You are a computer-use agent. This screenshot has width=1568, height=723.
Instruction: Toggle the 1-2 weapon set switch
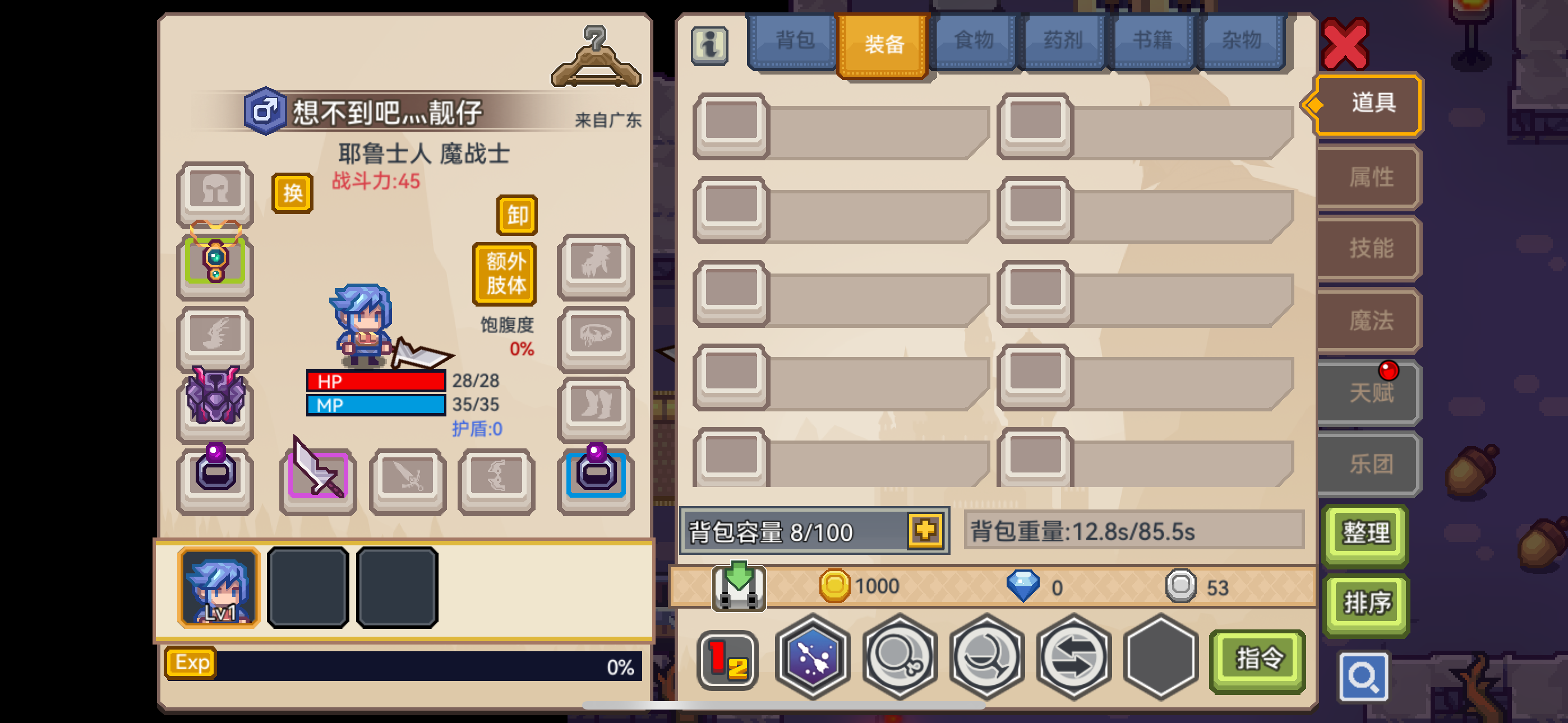tap(727, 659)
